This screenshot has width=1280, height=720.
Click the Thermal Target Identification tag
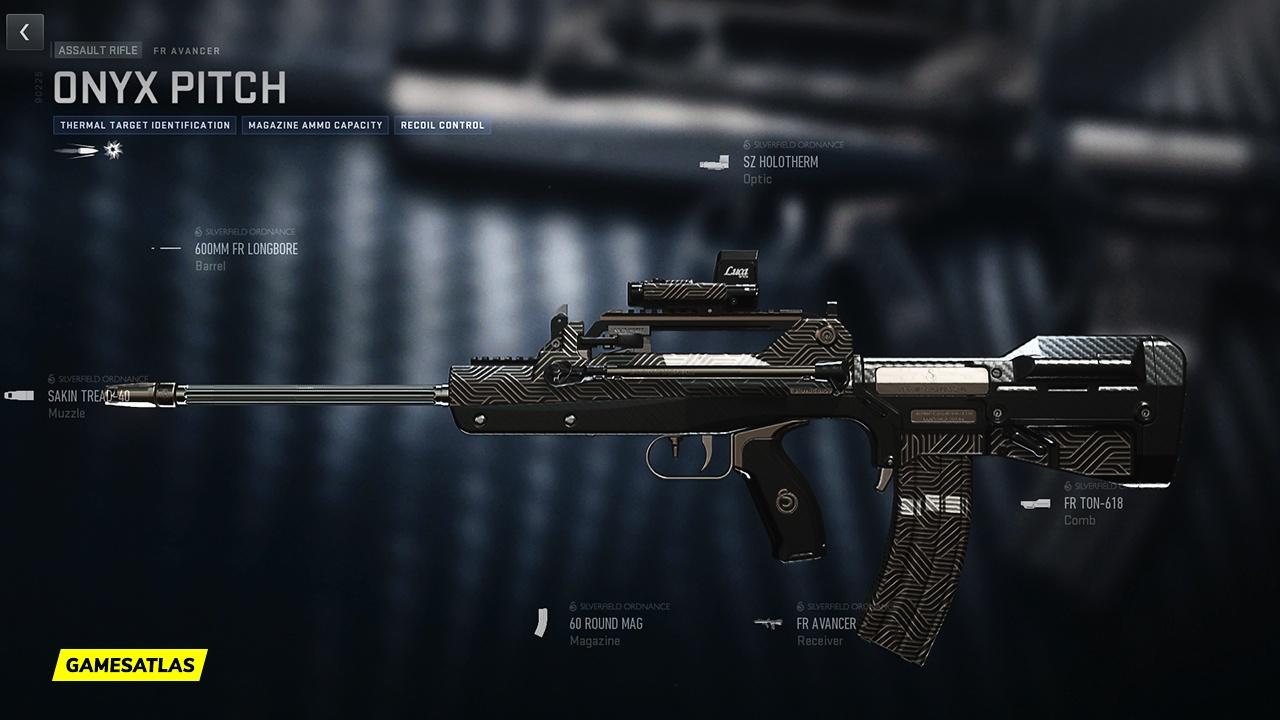145,126
